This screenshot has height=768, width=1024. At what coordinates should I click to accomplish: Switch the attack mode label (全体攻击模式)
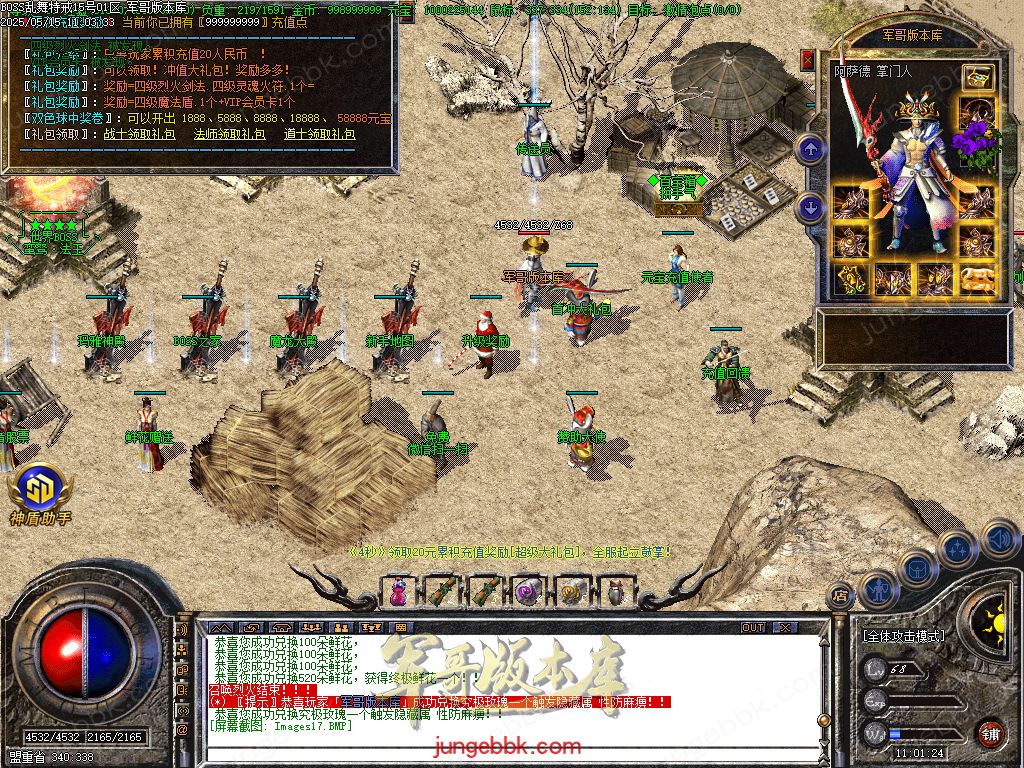pyautogui.click(x=903, y=635)
